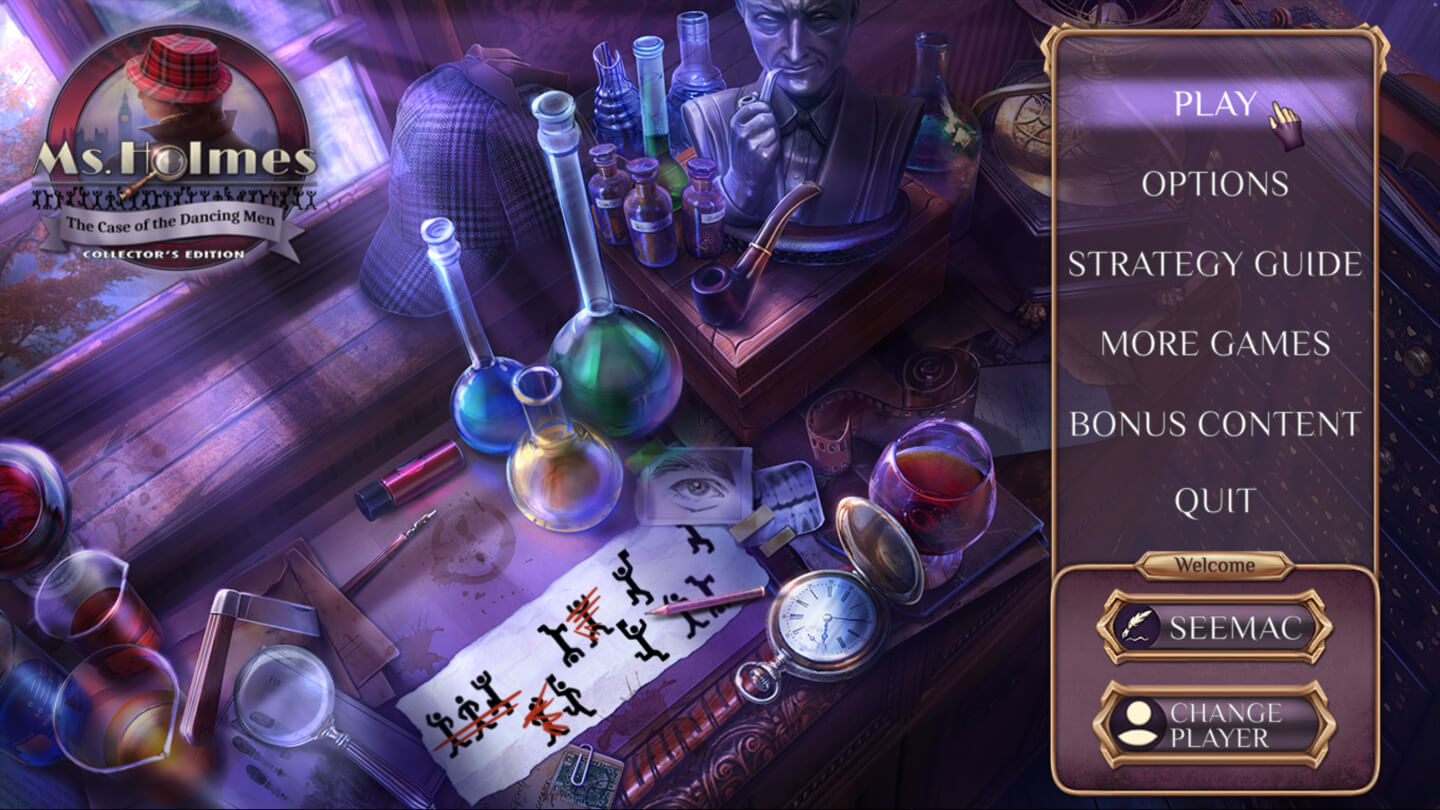
Task: Quit the game
Action: pyautogui.click(x=1214, y=501)
